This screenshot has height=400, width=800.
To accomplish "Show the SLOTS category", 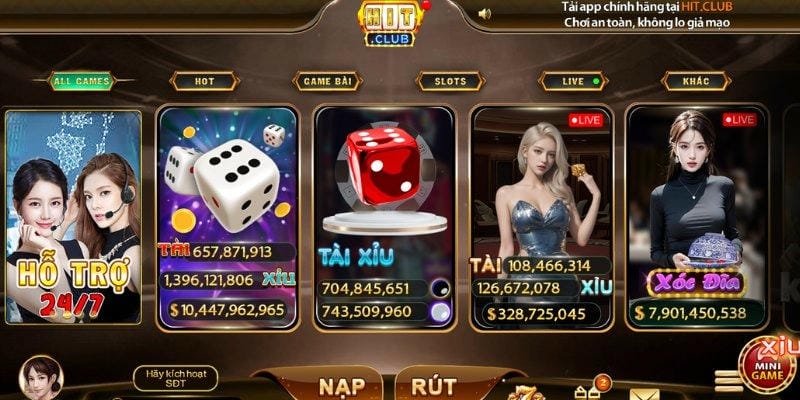I will (x=450, y=81).
